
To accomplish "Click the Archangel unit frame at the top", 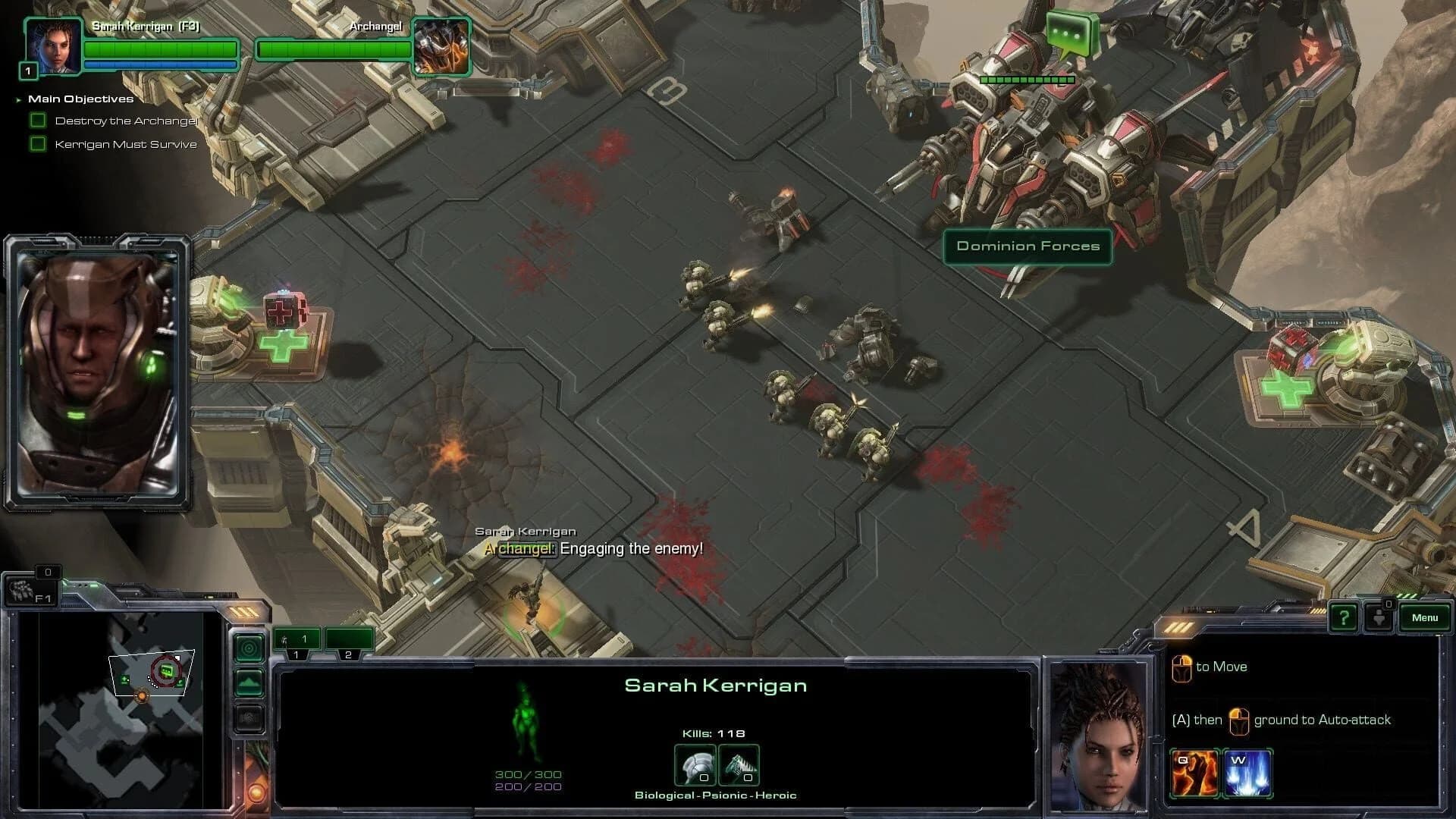I will click(442, 47).
